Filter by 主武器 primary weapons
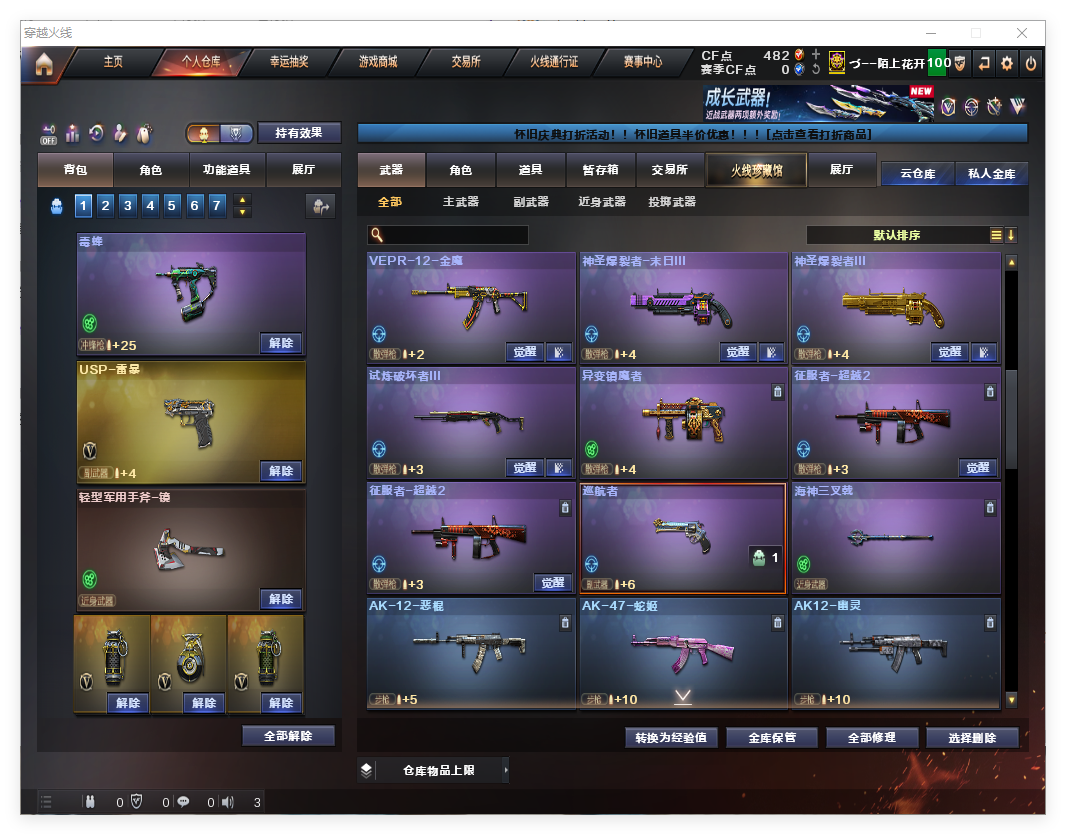The width and height of the screenshot is (1066, 835). tap(460, 202)
